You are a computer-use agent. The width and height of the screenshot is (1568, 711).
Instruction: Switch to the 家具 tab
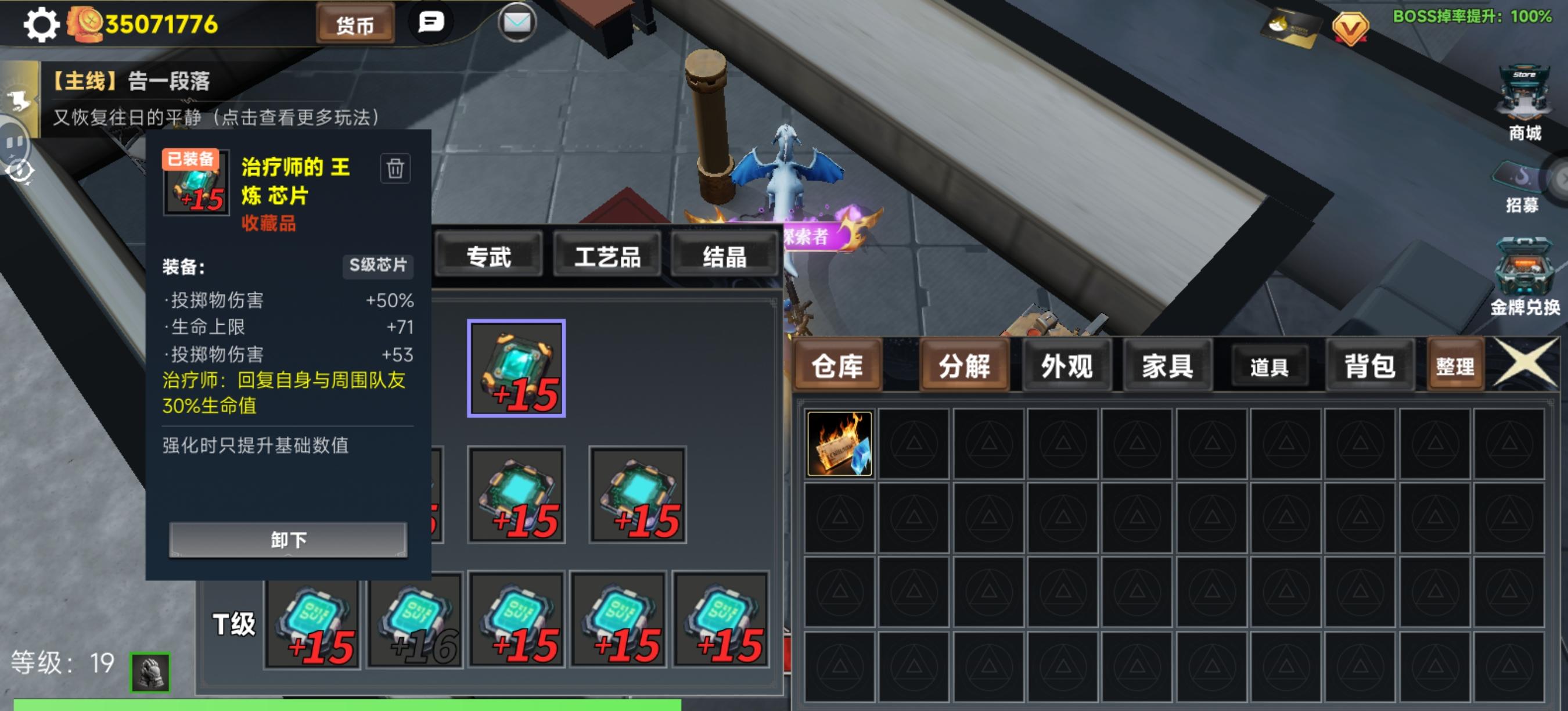[x=1167, y=365]
